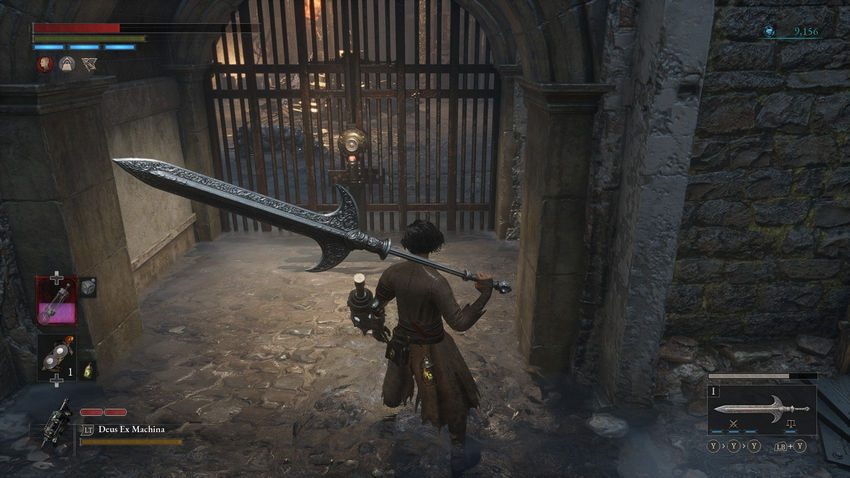Click the small cube item icon
Viewport: 850px width, 478px height.
coord(88,287)
